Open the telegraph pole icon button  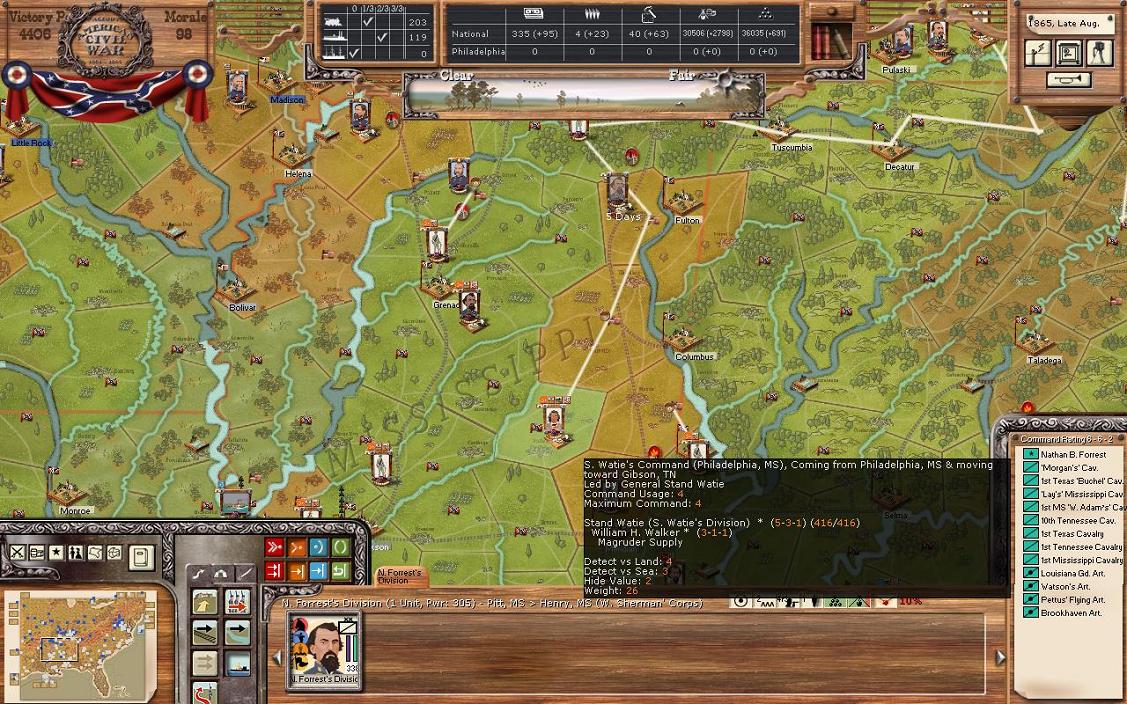(x=1038, y=53)
